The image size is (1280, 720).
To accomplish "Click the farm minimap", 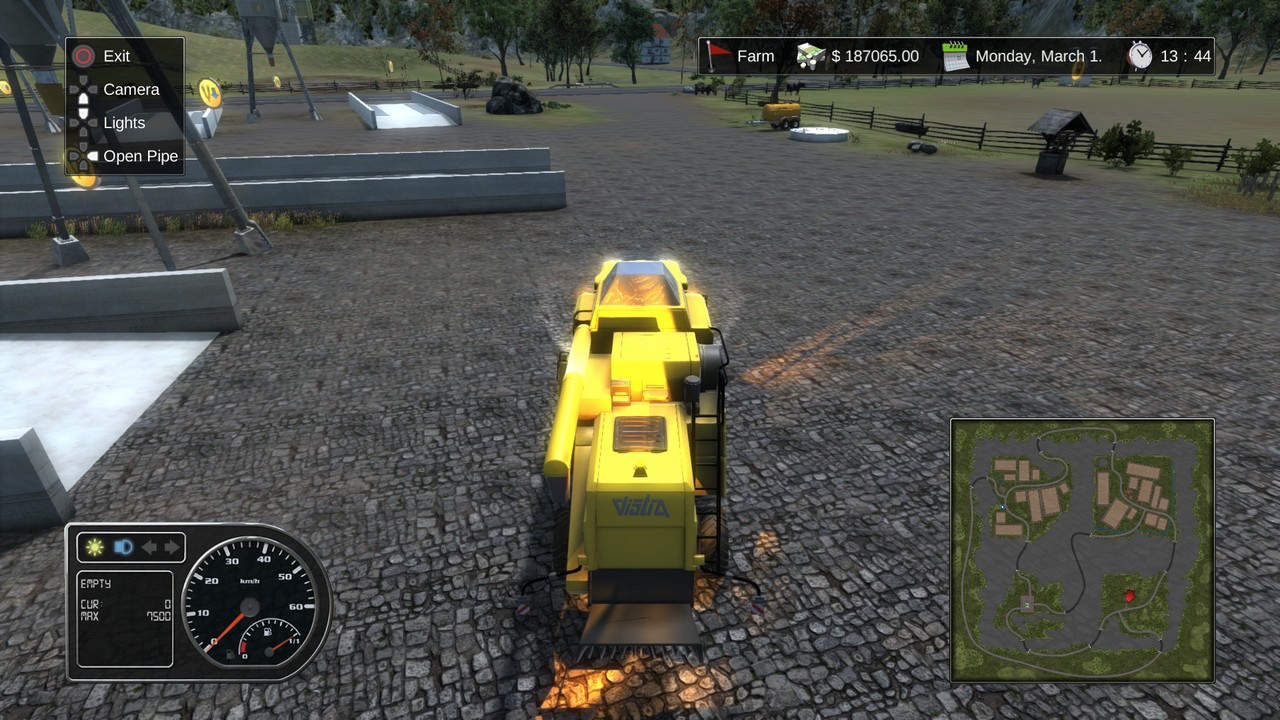I will point(1082,550).
